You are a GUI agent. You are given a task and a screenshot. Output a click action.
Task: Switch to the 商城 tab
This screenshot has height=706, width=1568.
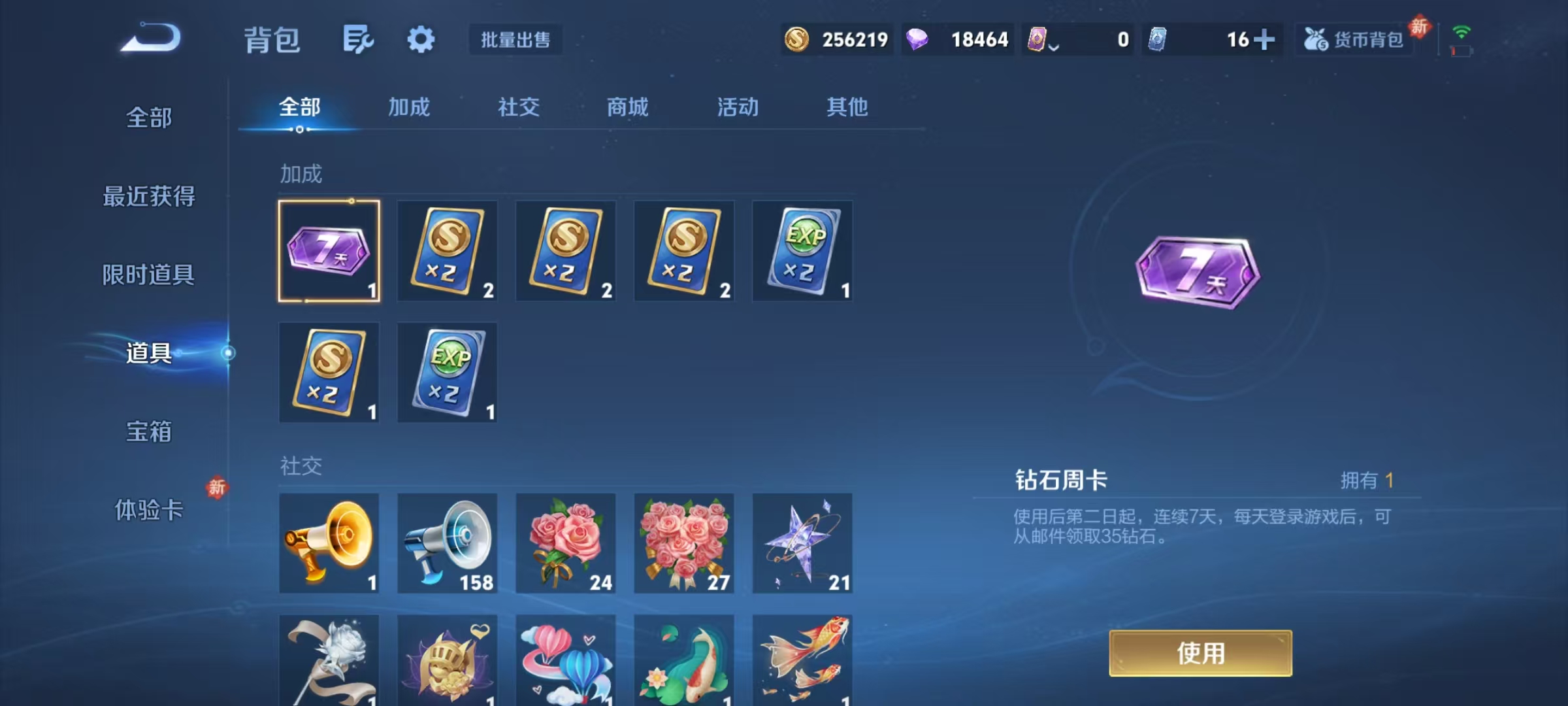pyautogui.click(x=627, y=107)
